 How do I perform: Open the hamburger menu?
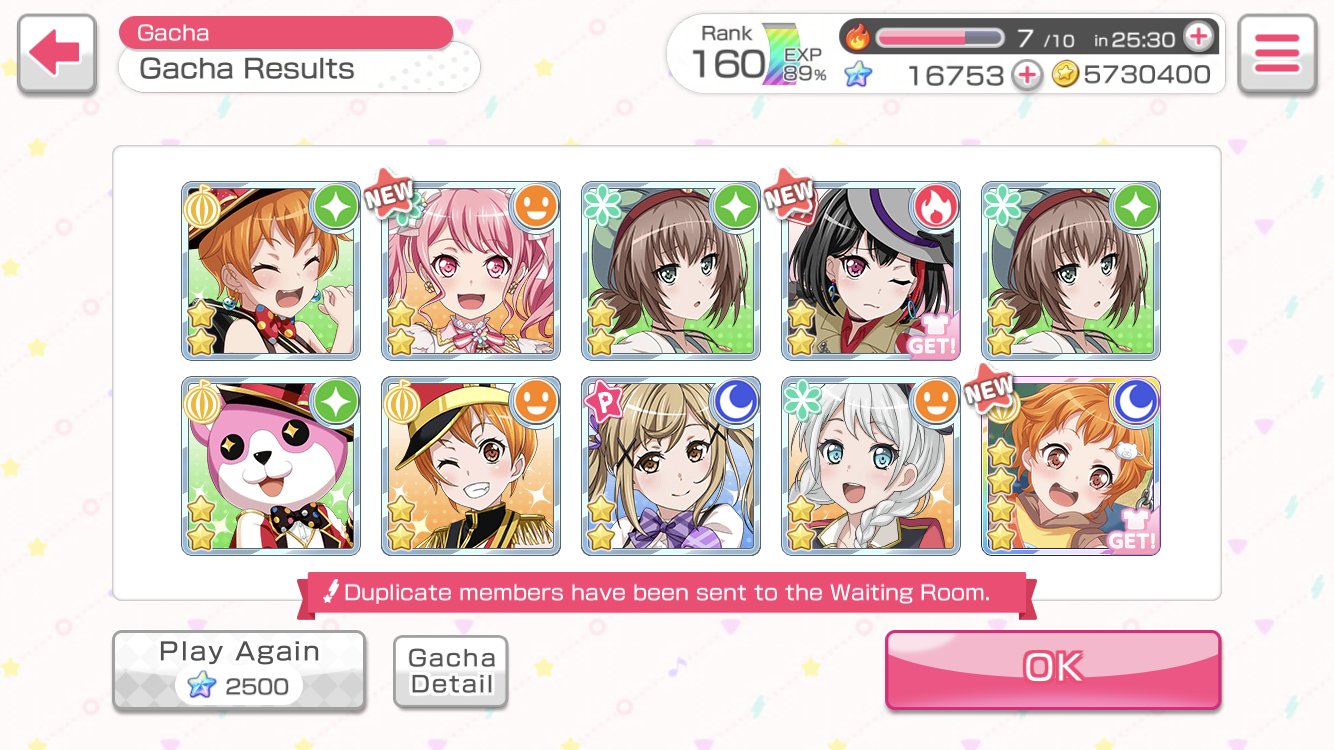[x=1276, y=54]
